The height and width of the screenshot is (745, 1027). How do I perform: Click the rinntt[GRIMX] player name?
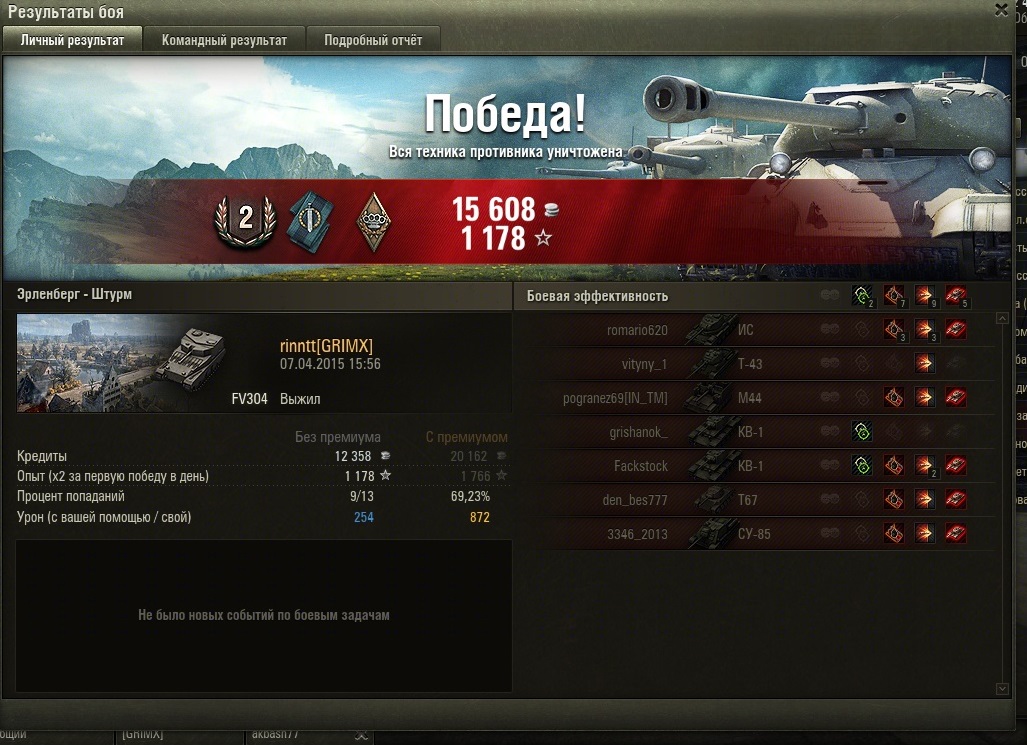pyautogui.click(x=326, y=346)
